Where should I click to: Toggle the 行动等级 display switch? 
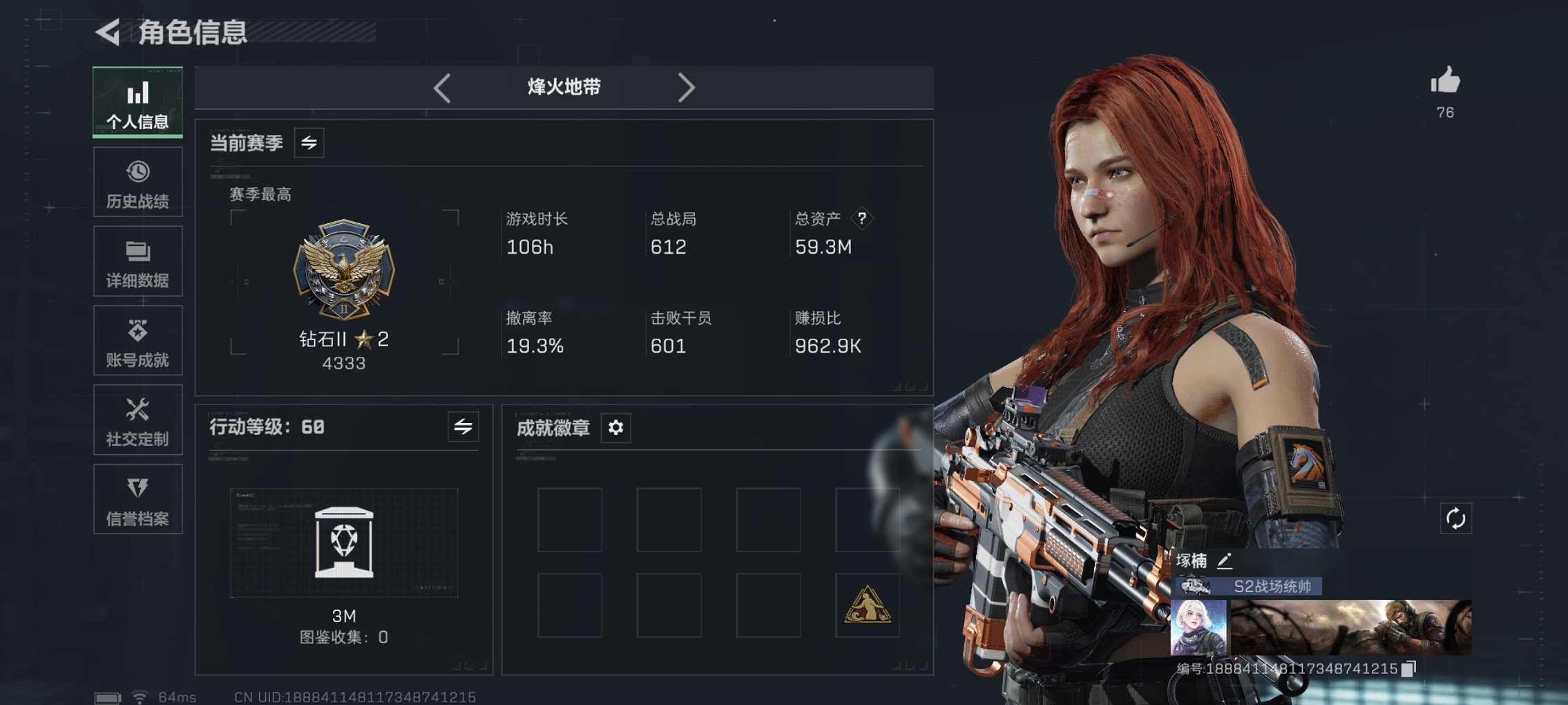463,427
